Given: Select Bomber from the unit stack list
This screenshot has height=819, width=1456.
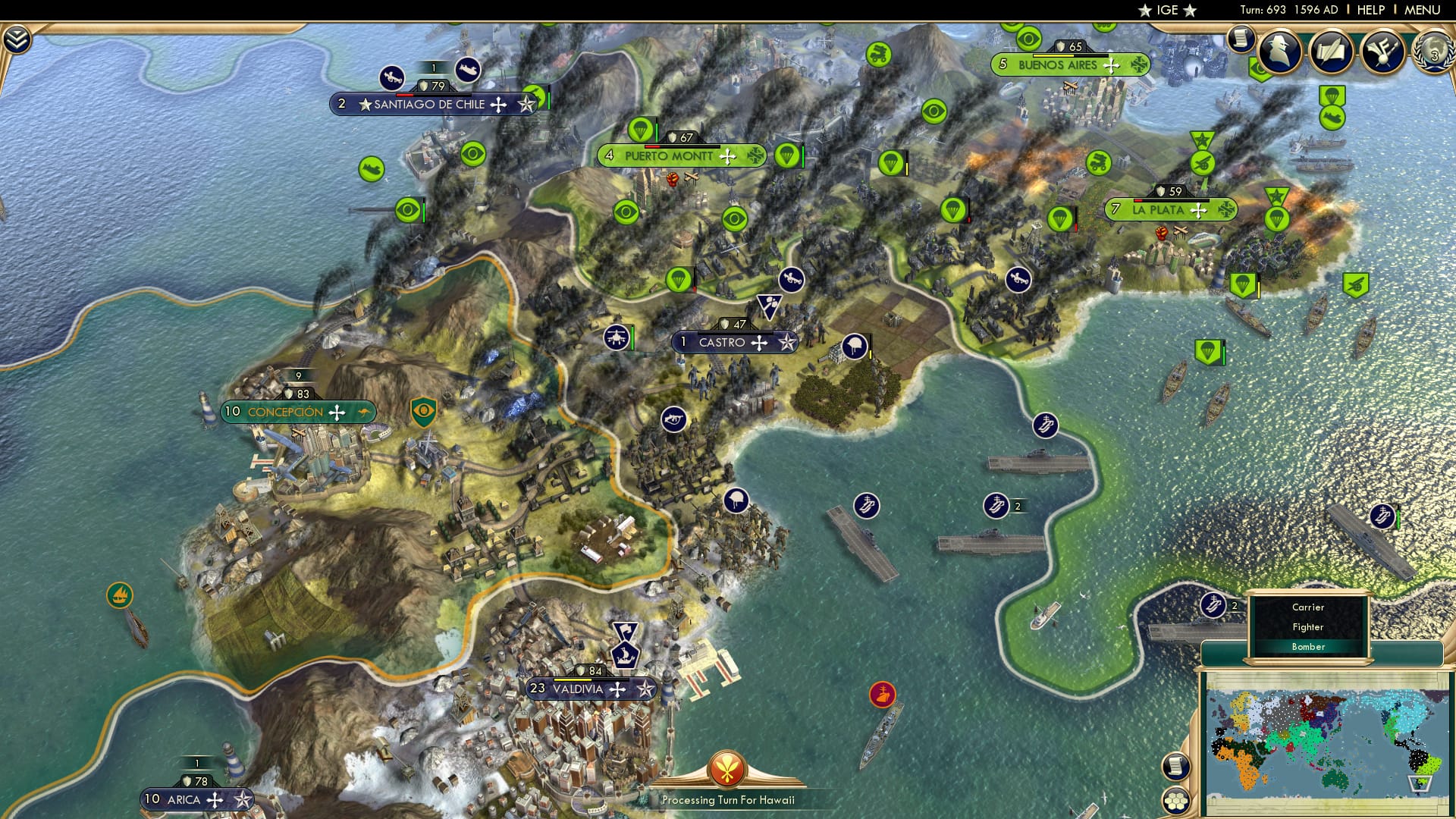Looking at the screenshot, I should [x=1309, y=647].
